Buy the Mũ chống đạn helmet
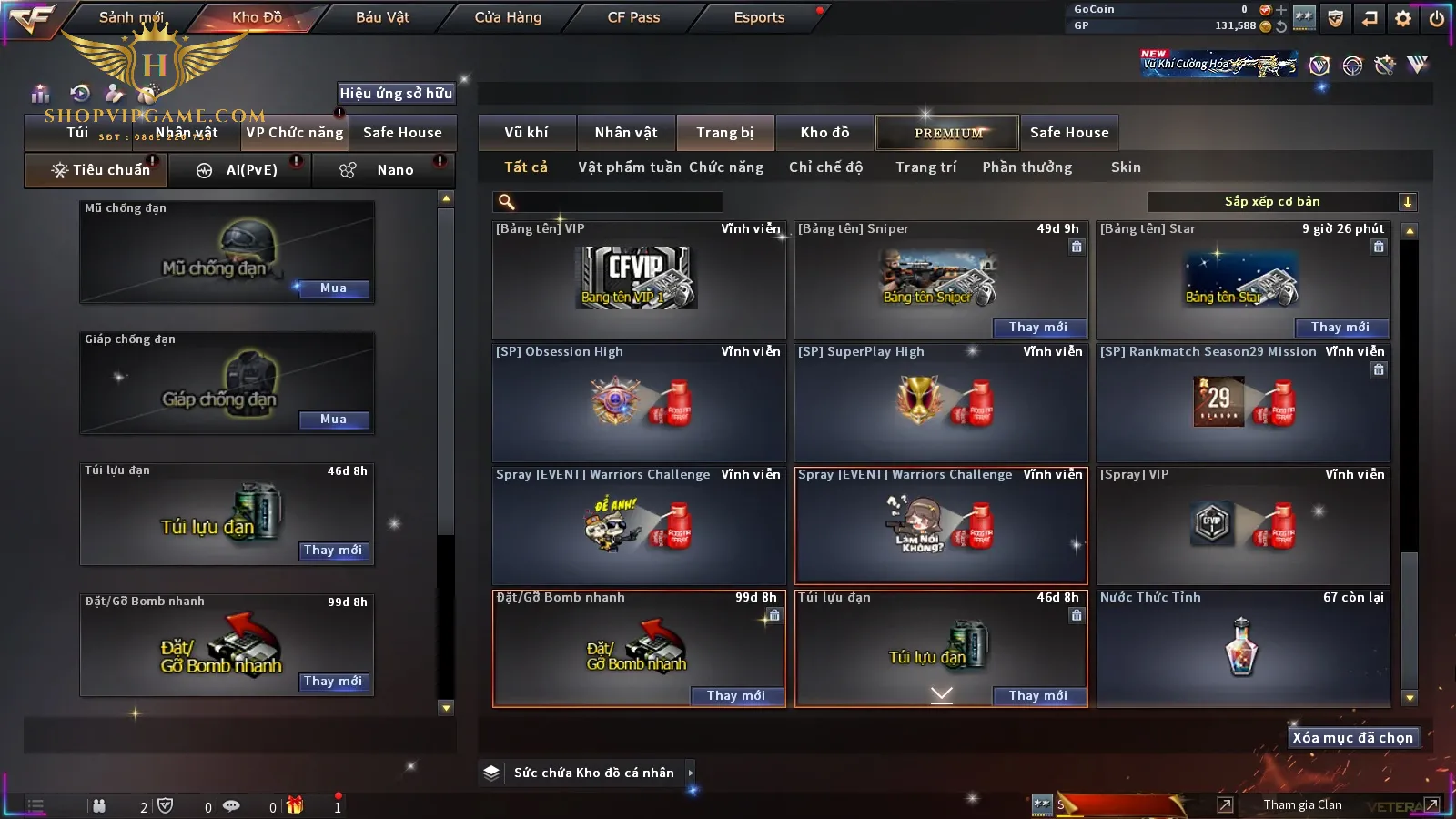This screenshot has width=1456, height=819. [x=333, y=288]
